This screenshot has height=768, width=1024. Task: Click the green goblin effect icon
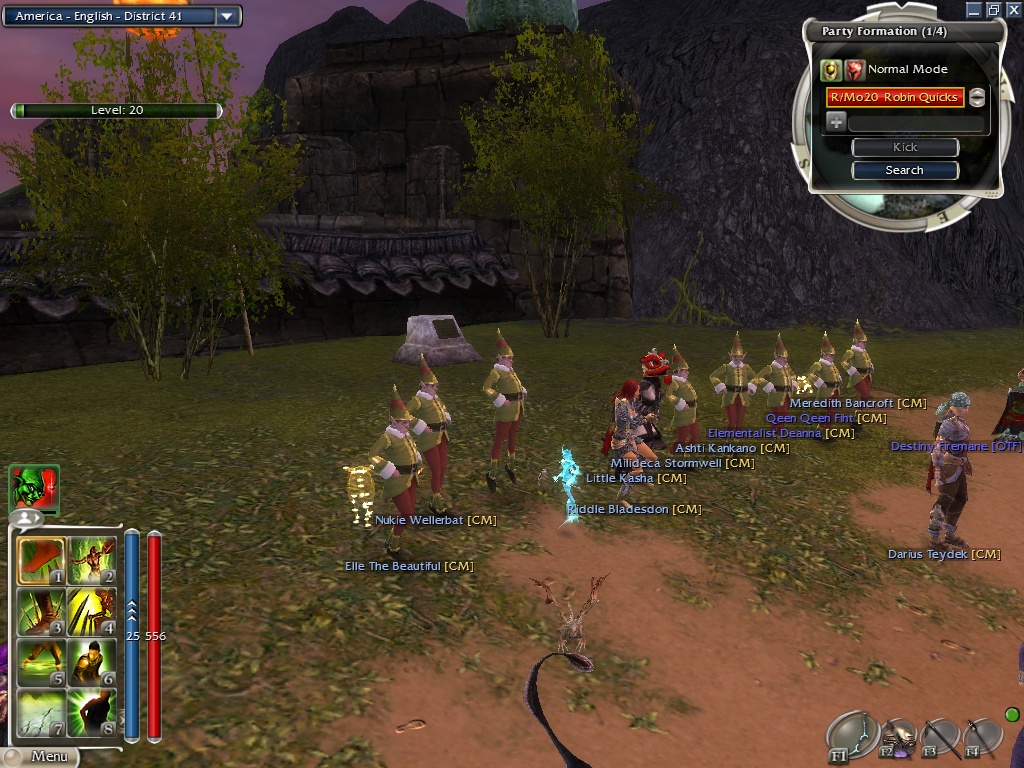(34, 488)
